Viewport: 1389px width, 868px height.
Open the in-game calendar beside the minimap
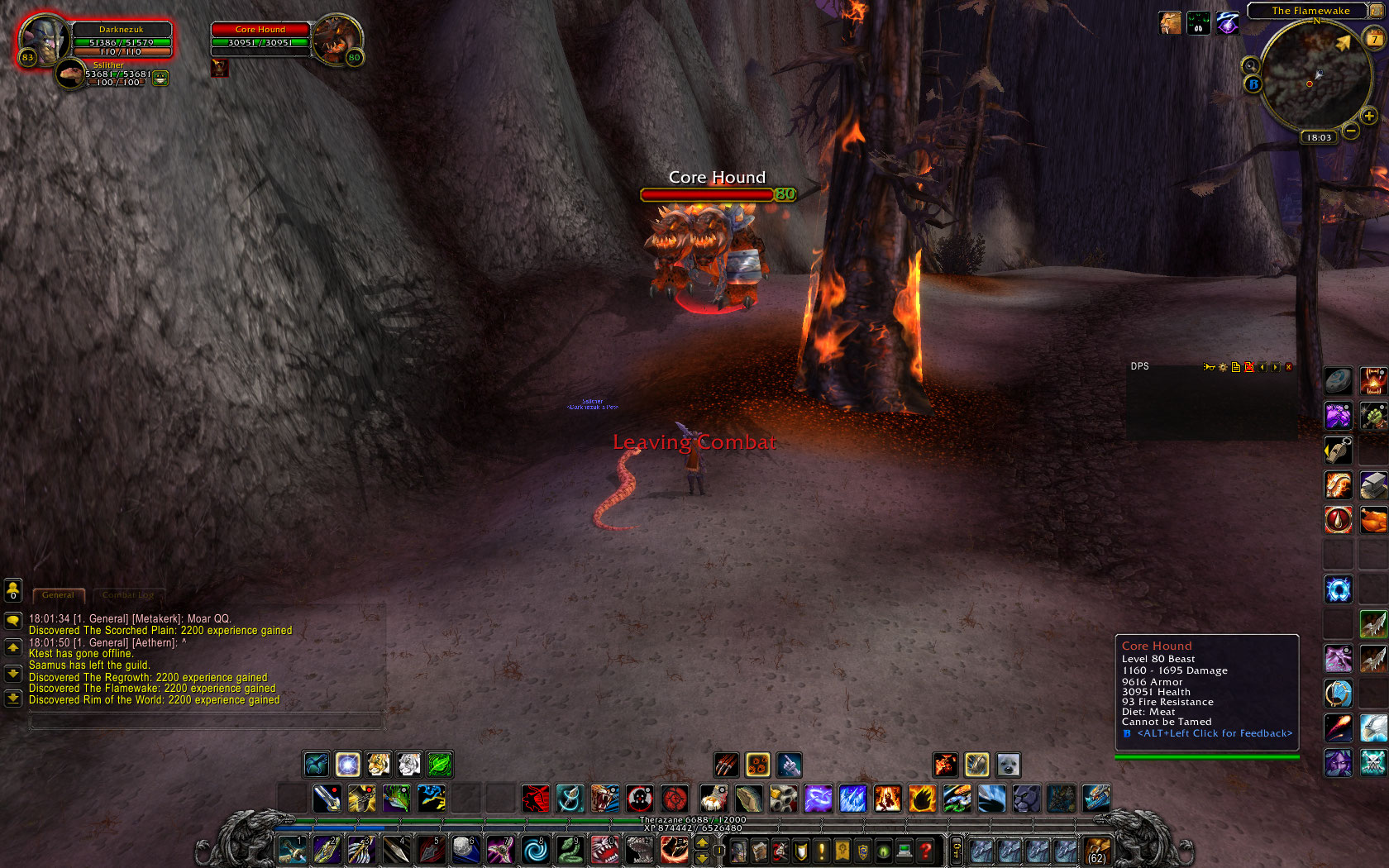point(1374,38)
